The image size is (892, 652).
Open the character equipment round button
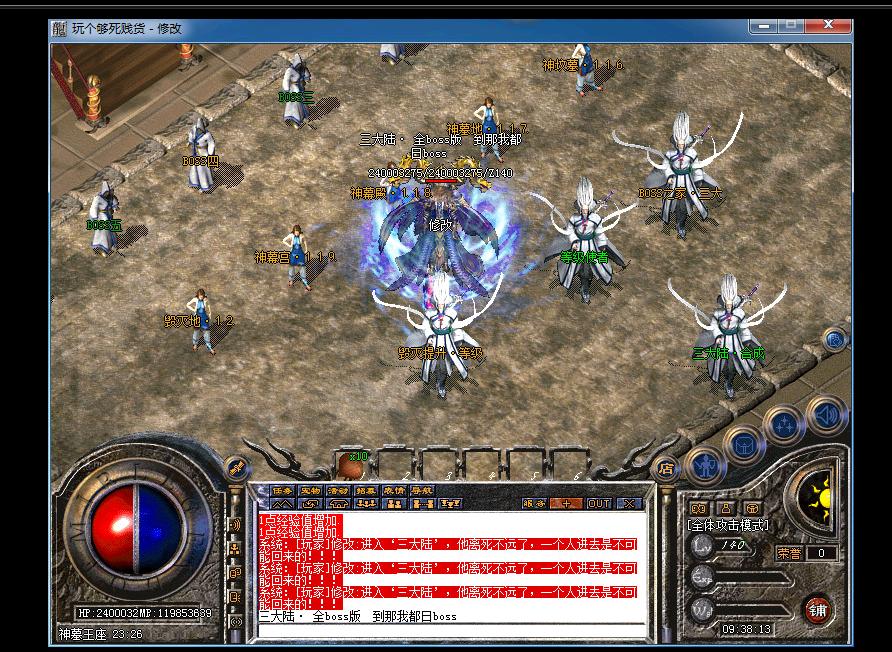(x=708, y=463)
